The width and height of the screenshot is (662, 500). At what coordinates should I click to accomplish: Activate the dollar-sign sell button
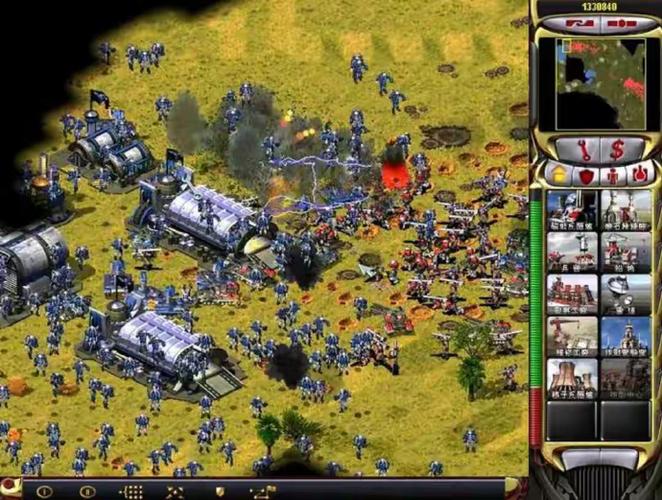click(618, 149)
